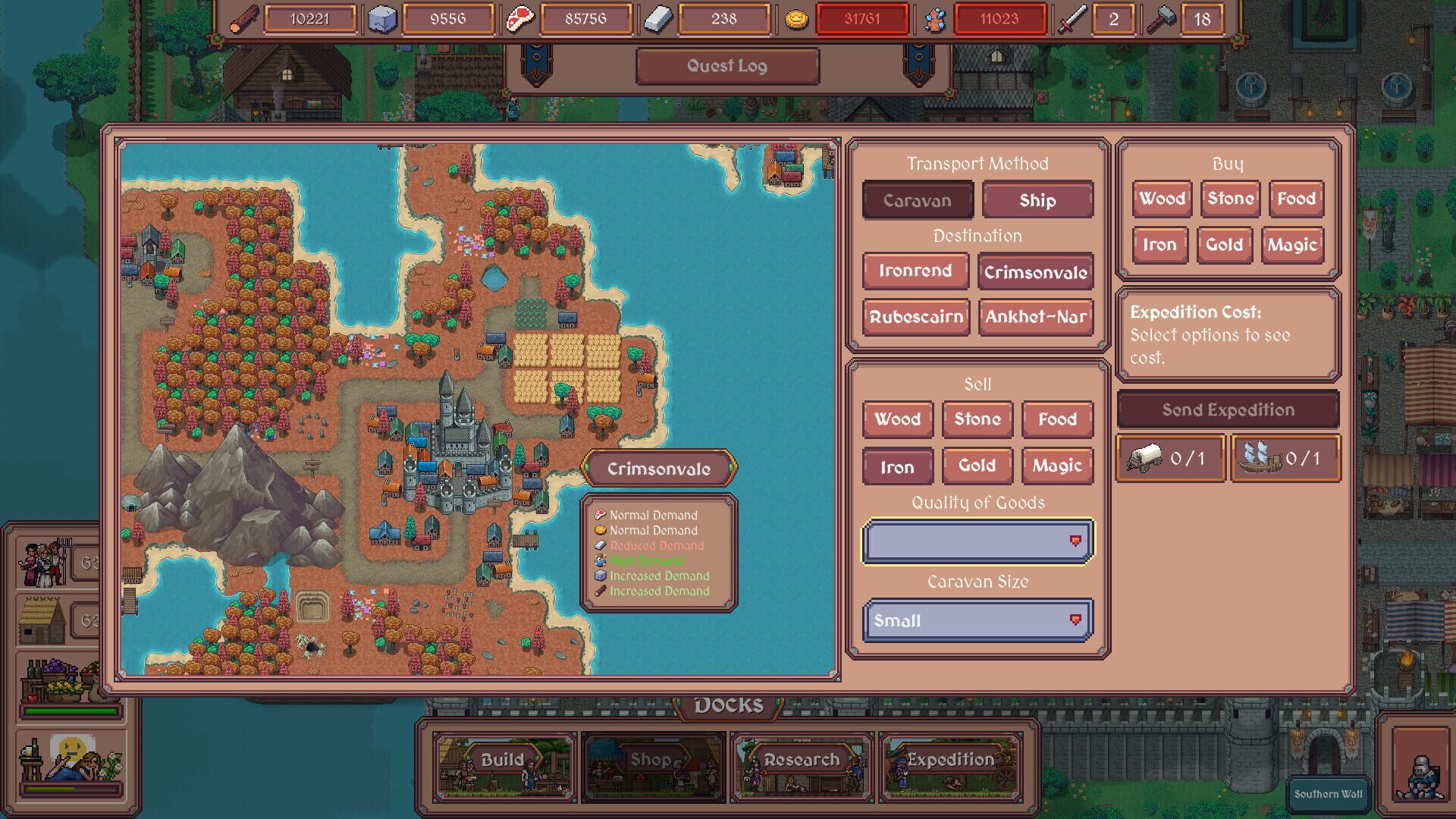Switch to the Research tab
The height and width of the screenshot is (819, 1456).
tap(802, 758)
